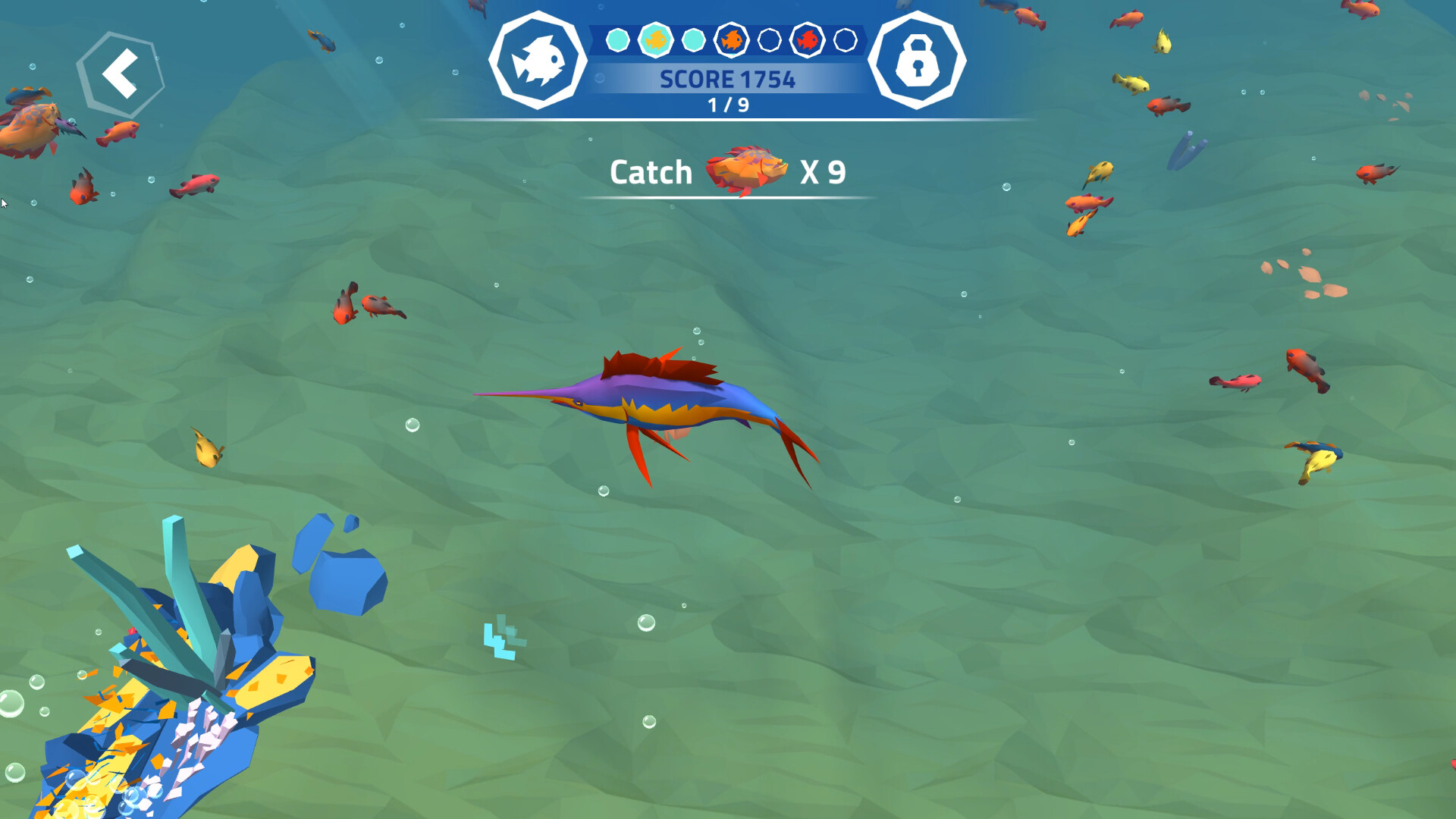The height and width of the screenshot is (819, 1456).
Task: Click the fish thumbnail beside the Catch text
Action: click(747, 168)
